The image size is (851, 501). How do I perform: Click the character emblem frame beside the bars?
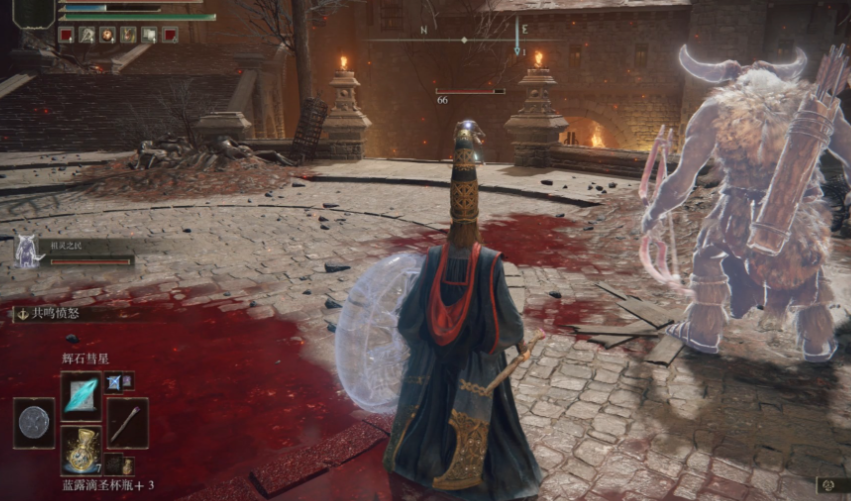click(x=34, y=12)
